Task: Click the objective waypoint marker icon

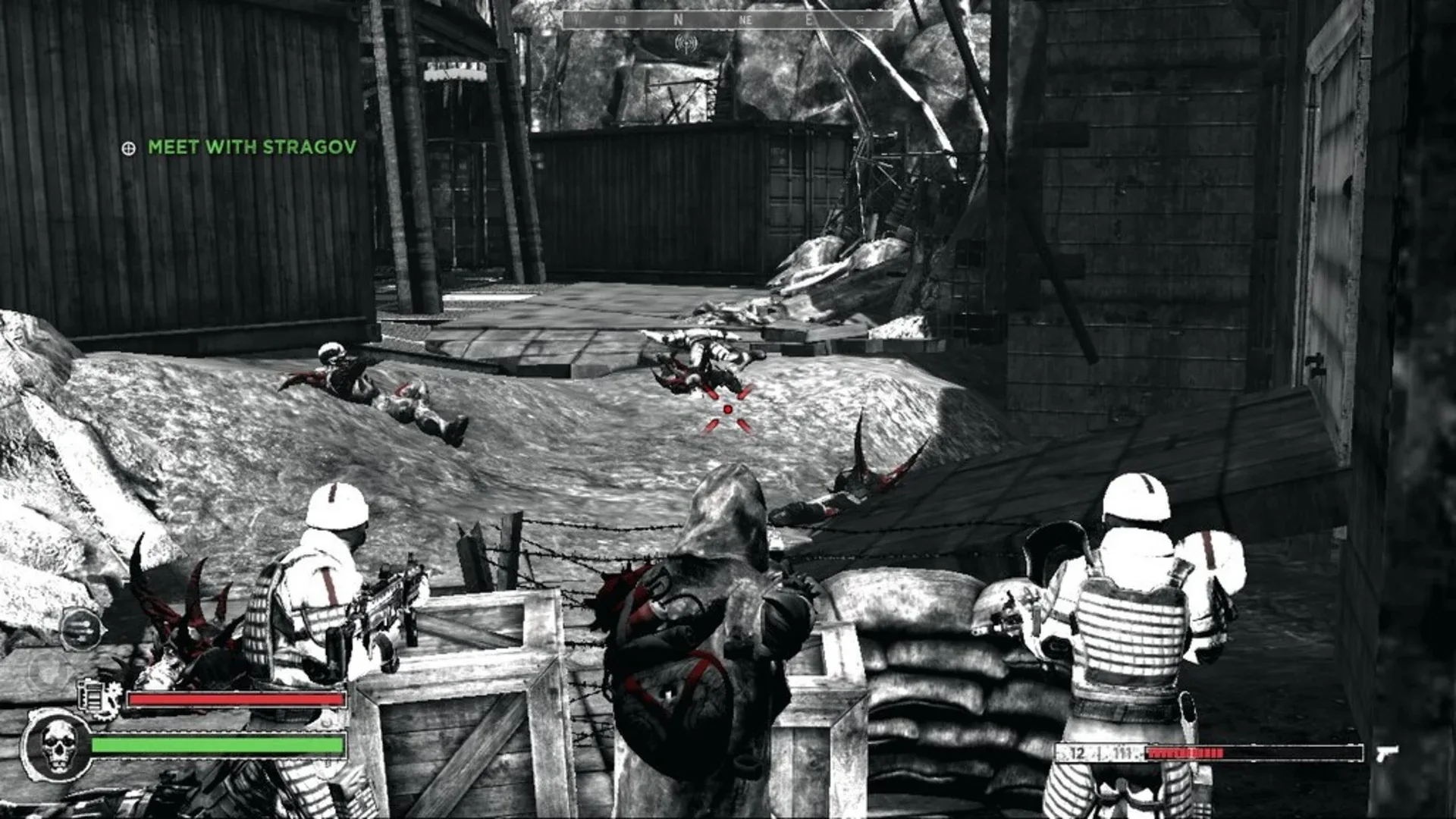Action: (x=130, y=149)
